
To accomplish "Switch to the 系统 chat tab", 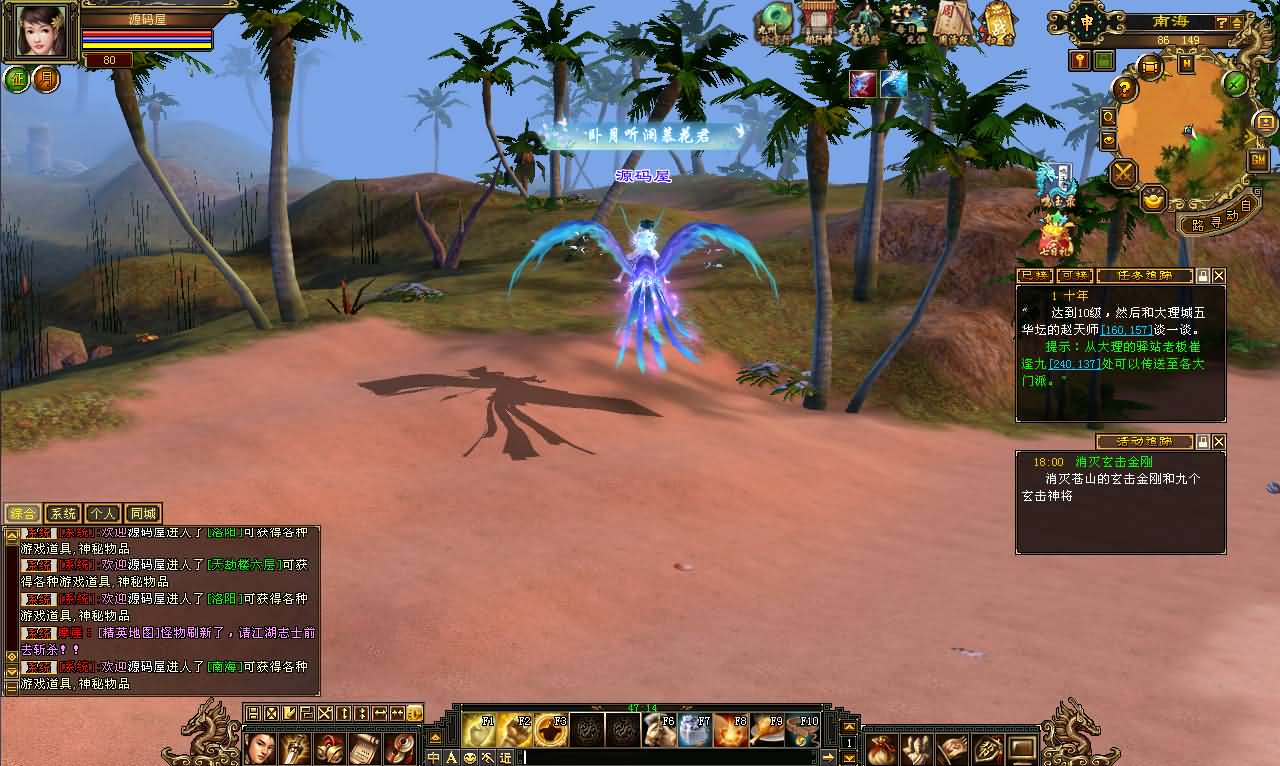I will point(63,513).
